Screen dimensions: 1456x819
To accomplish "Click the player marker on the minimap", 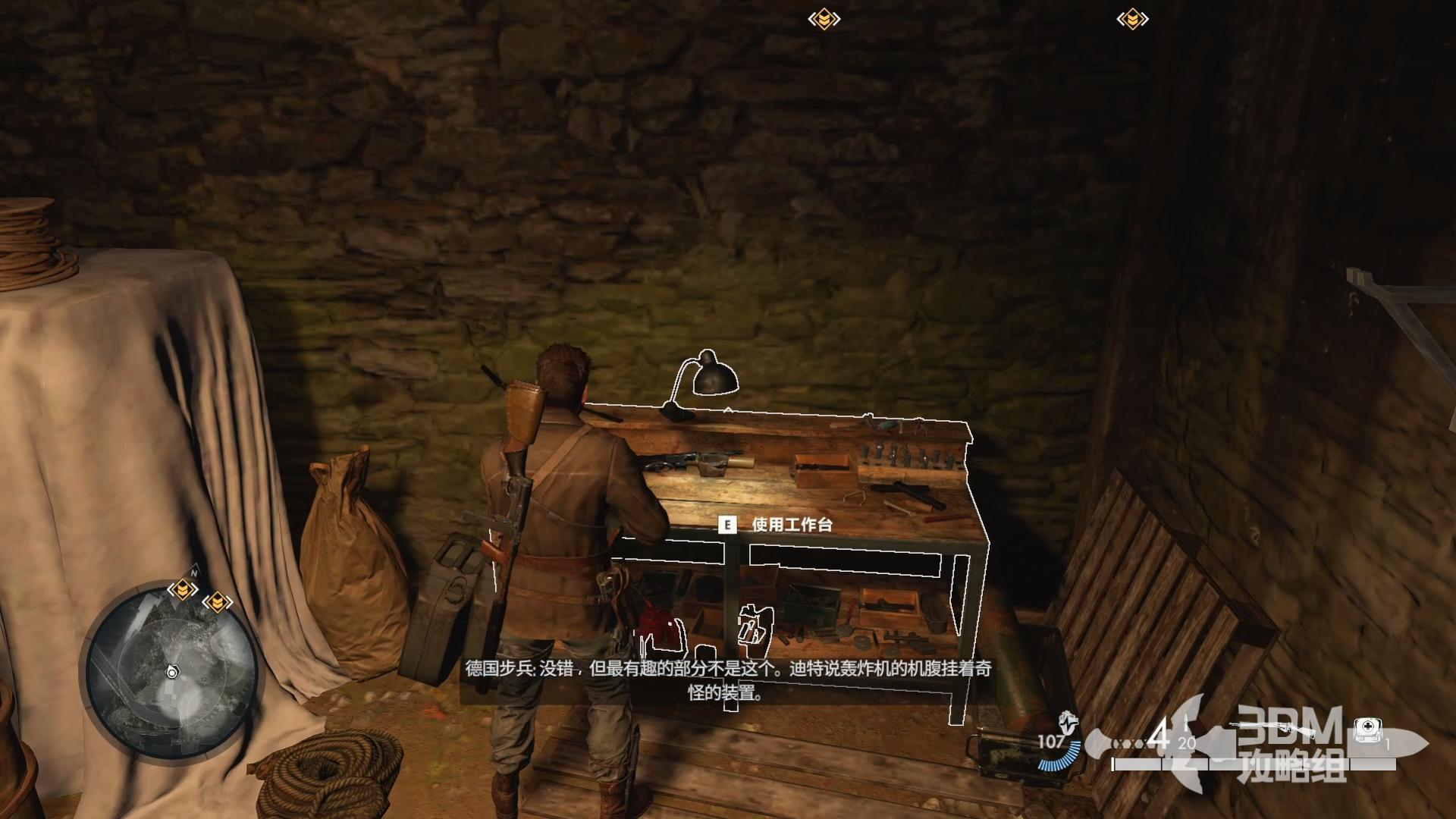I will 172,672.
